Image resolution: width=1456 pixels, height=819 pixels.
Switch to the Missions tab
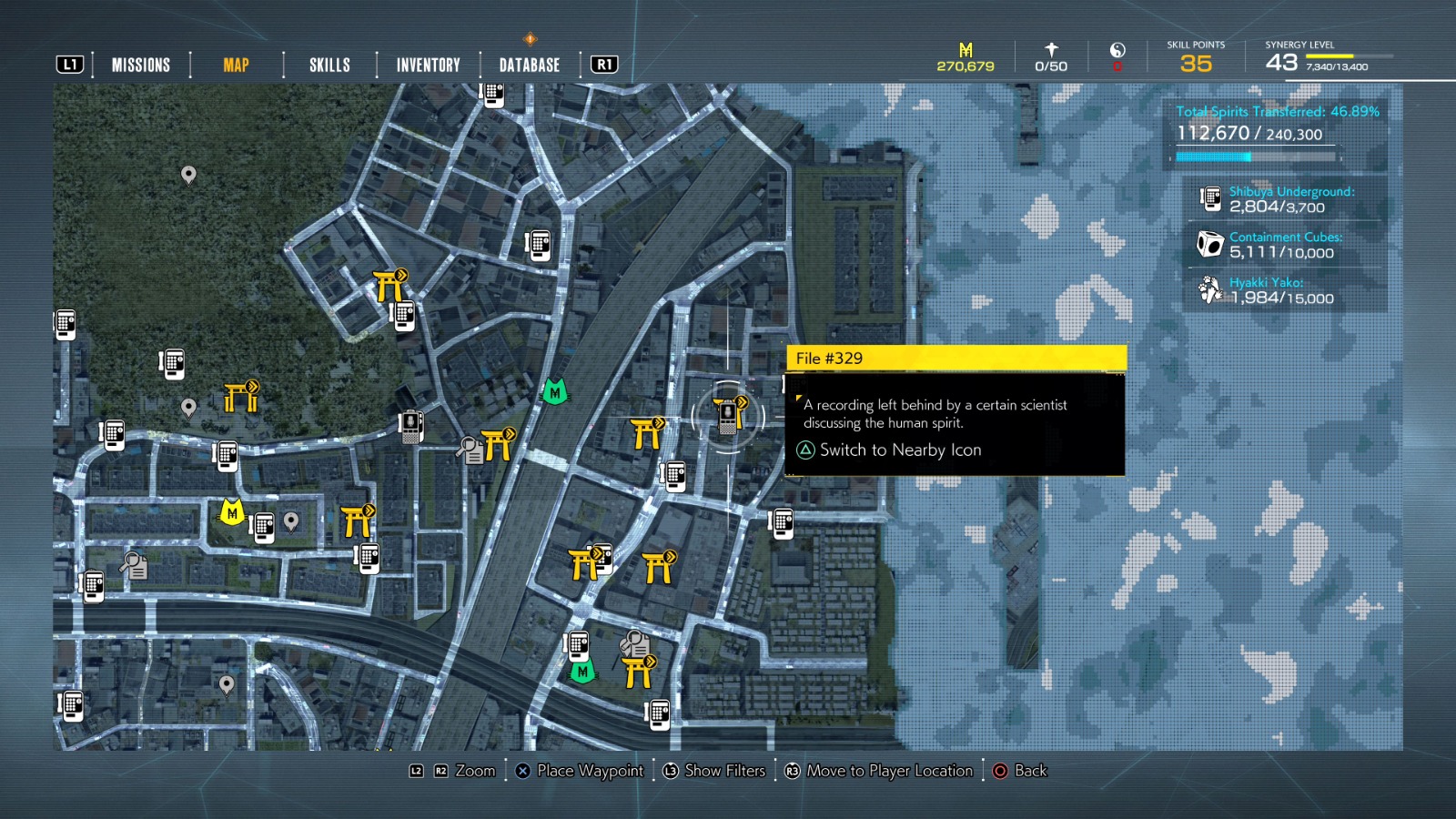[141, 64]
